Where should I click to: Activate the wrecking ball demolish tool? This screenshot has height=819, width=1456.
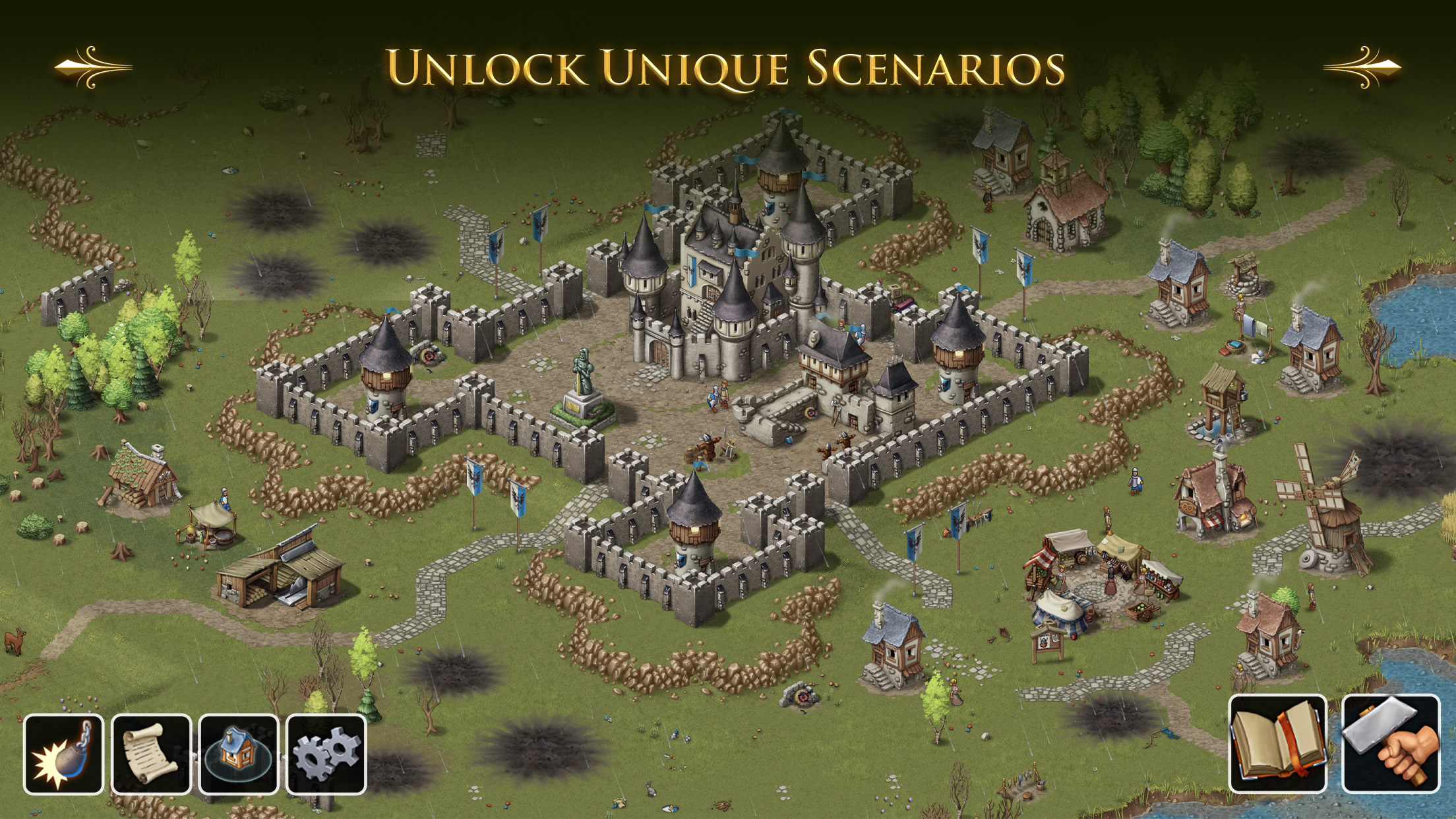[63, 754]
